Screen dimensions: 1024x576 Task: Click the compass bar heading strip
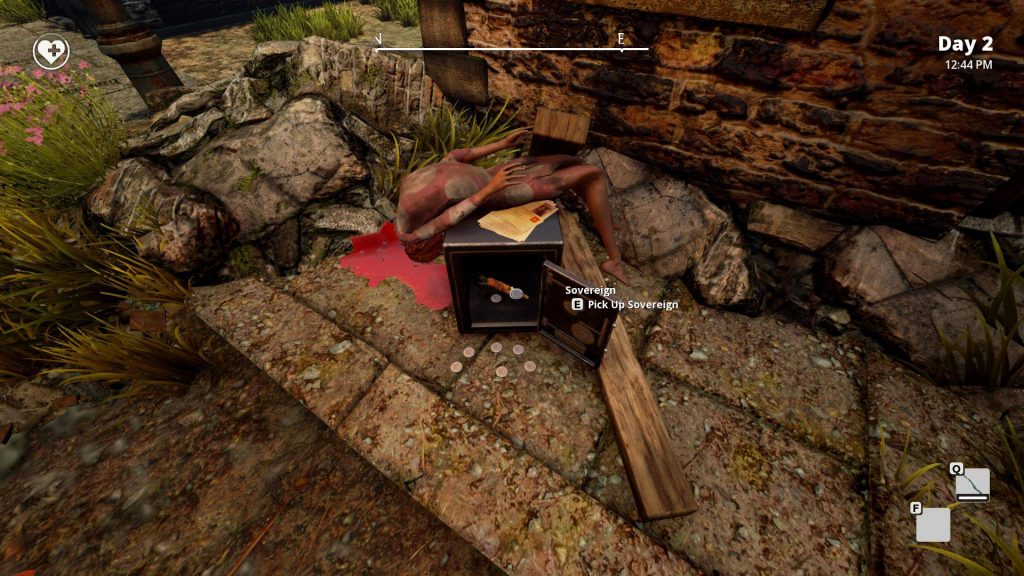click(511, 47)
